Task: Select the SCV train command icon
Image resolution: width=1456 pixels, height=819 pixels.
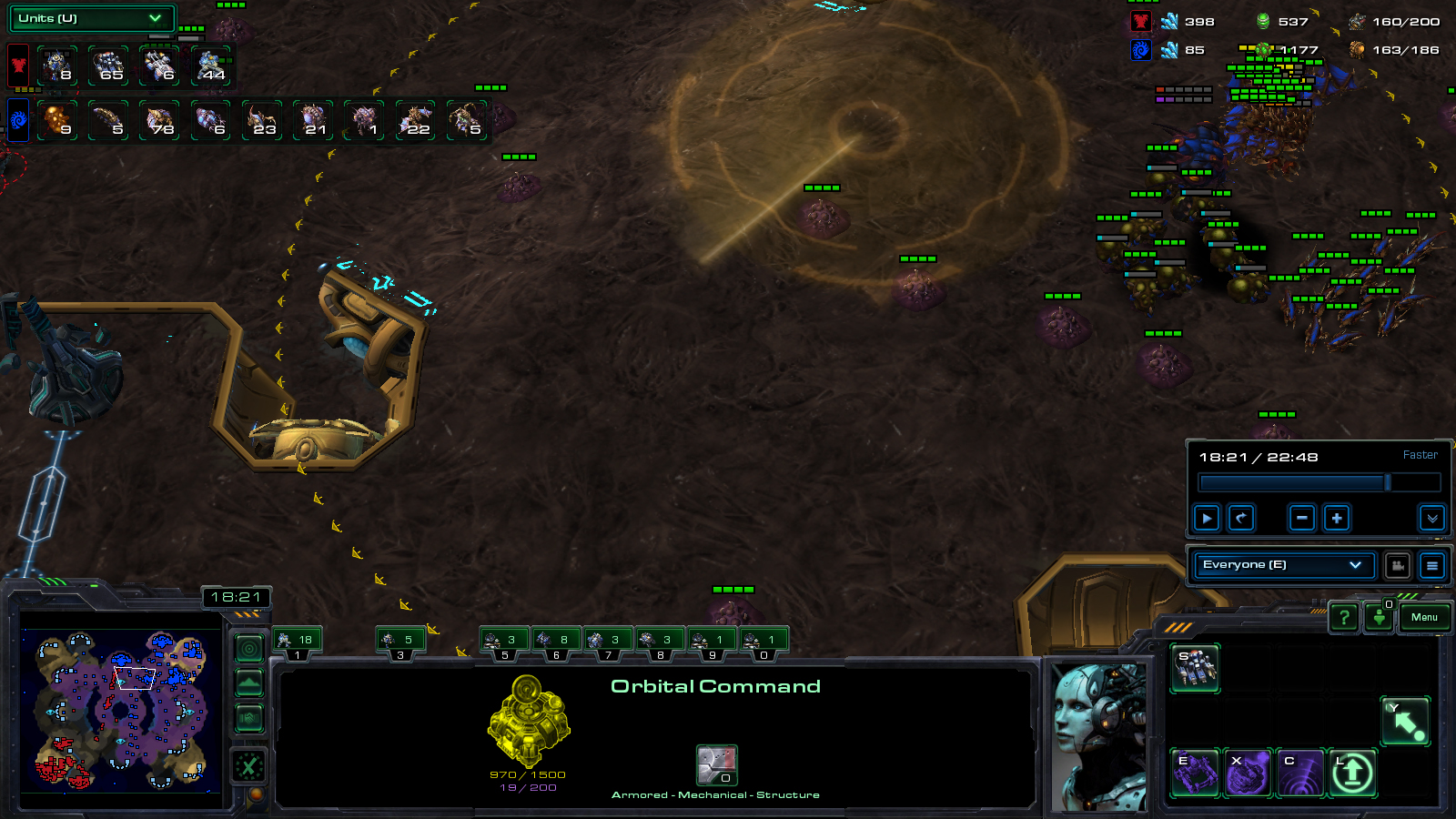Action: coord(1195,669)
